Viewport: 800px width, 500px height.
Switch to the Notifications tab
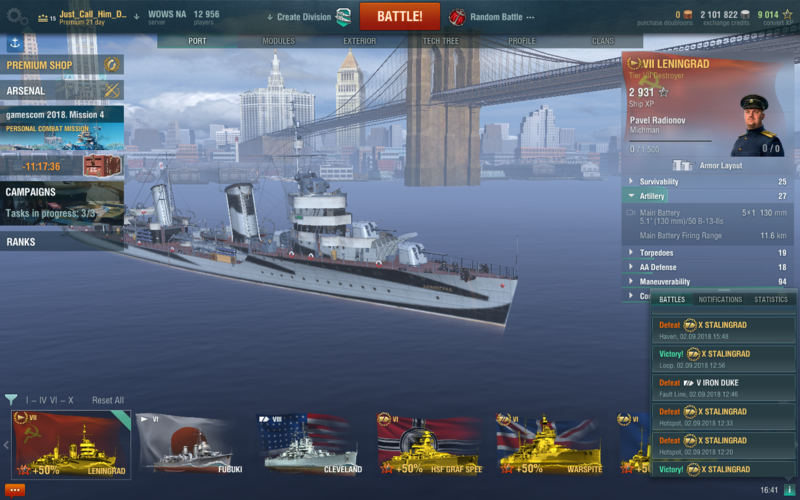(720, 299)
